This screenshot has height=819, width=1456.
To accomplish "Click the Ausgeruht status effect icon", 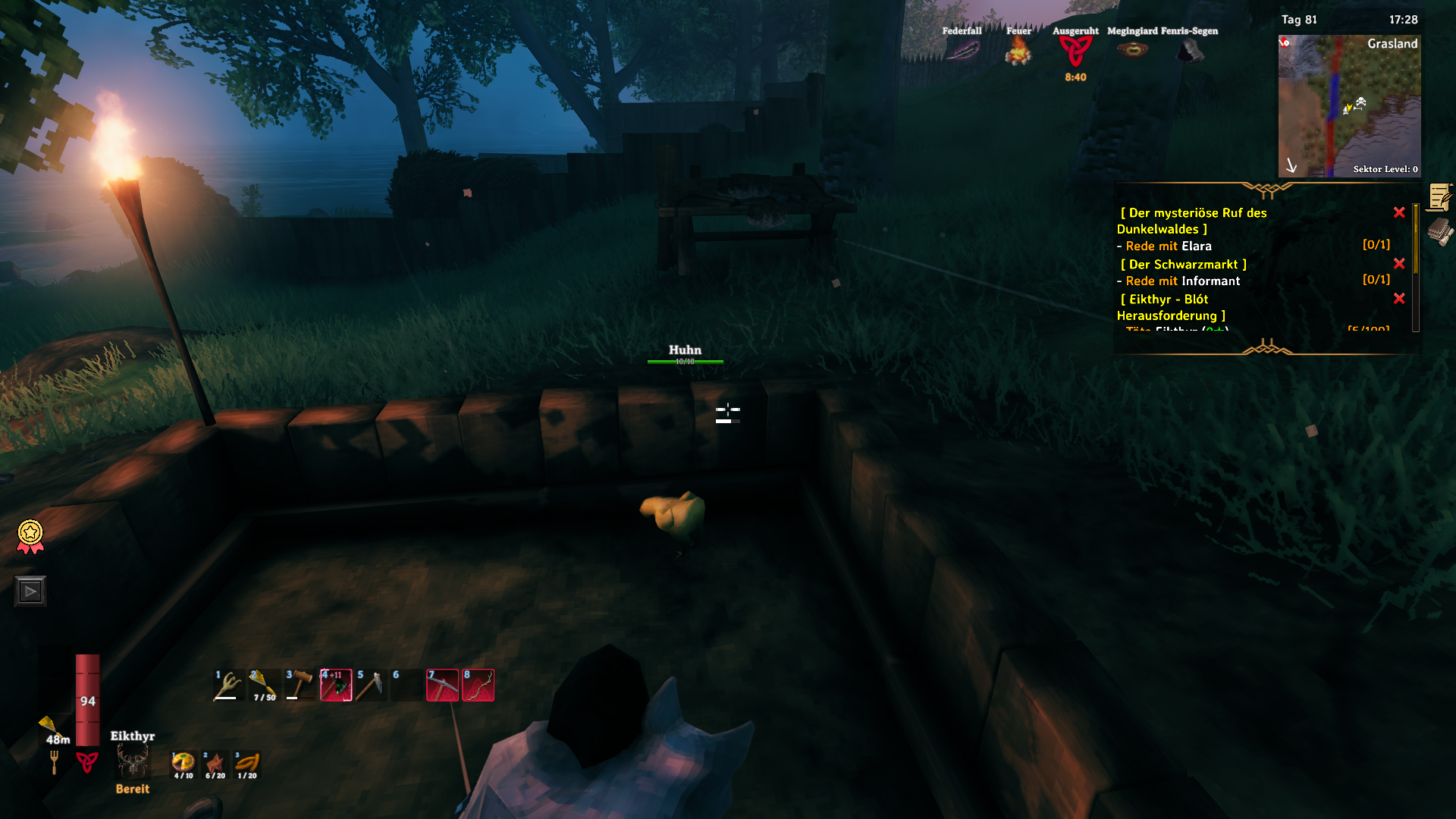I will click(x=1075, y=52).
